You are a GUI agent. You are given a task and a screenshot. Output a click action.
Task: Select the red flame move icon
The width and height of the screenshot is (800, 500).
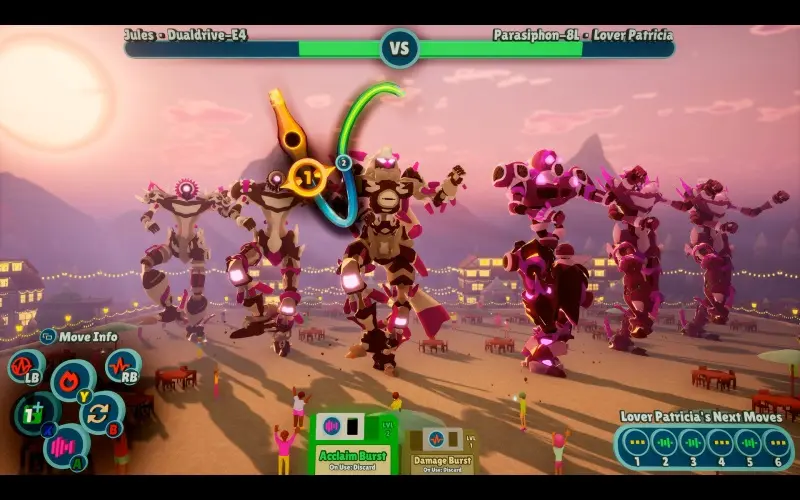(x=70, y=381)
